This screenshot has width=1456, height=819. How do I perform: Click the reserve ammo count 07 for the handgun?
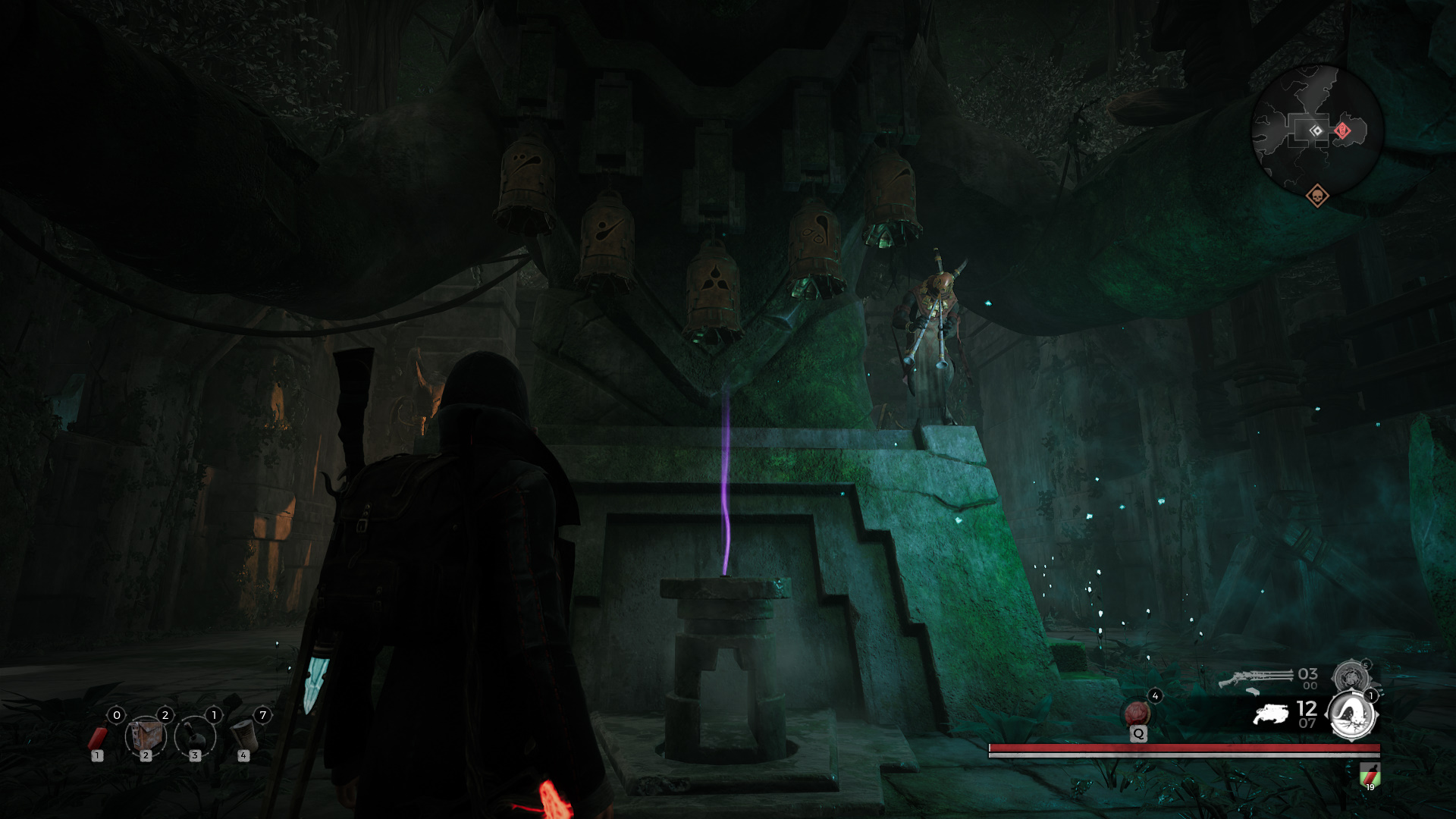click(1307, 722)
